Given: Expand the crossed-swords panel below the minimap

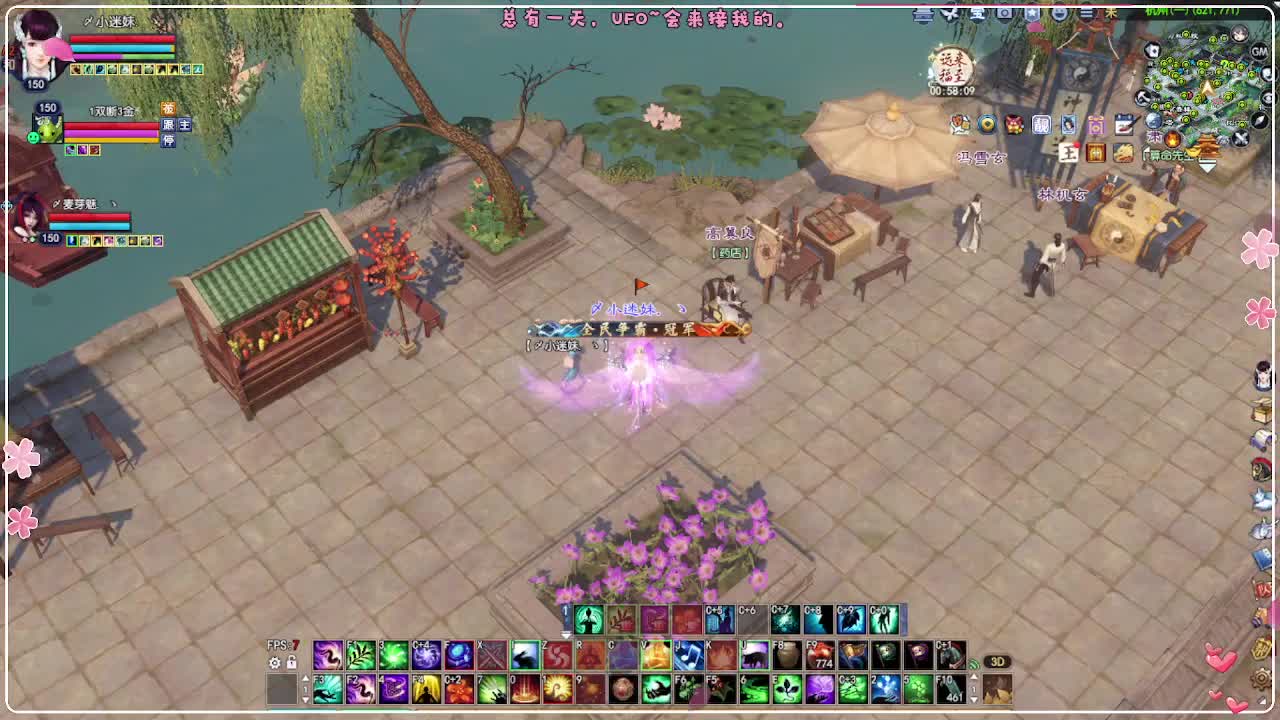Looking at the screenshot, I should 1240,140.
